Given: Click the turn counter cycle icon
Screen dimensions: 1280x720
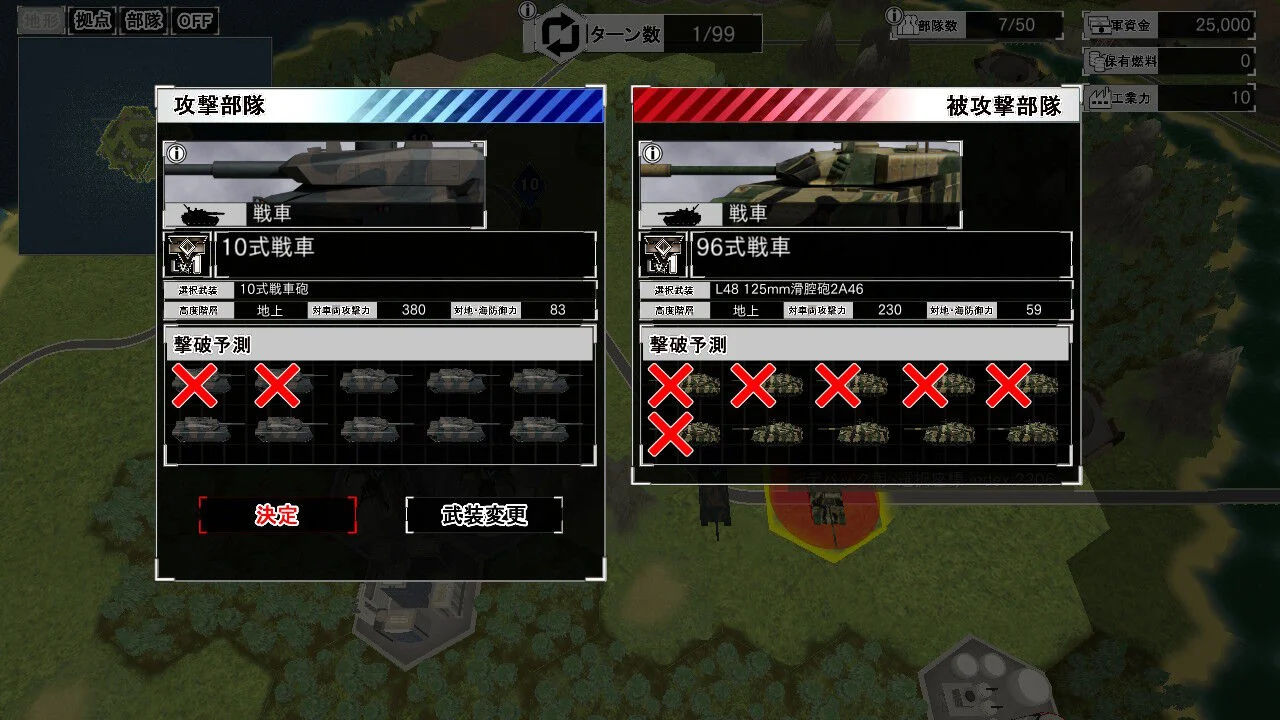Looking at the screenshot, I should pyautogui.click(x=557, y=33).
